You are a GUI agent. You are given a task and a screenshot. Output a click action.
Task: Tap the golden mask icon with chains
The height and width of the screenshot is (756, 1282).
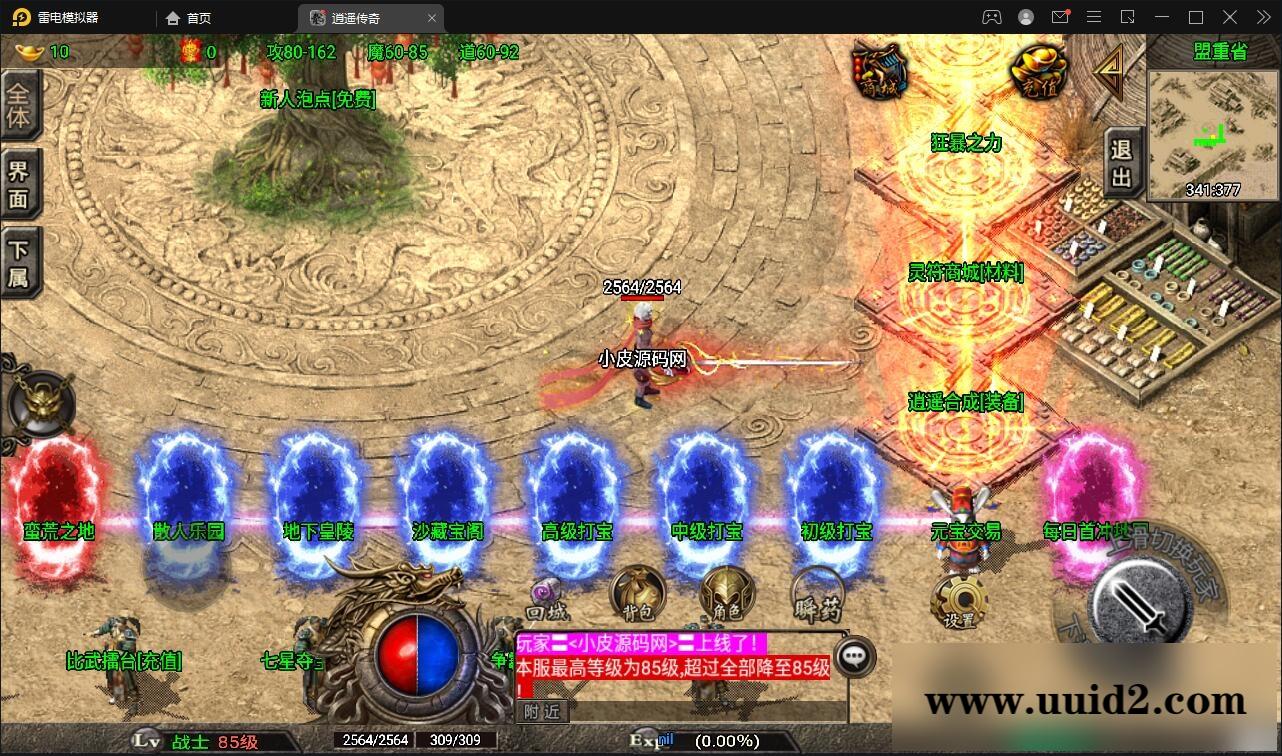(x=42, y=403)
